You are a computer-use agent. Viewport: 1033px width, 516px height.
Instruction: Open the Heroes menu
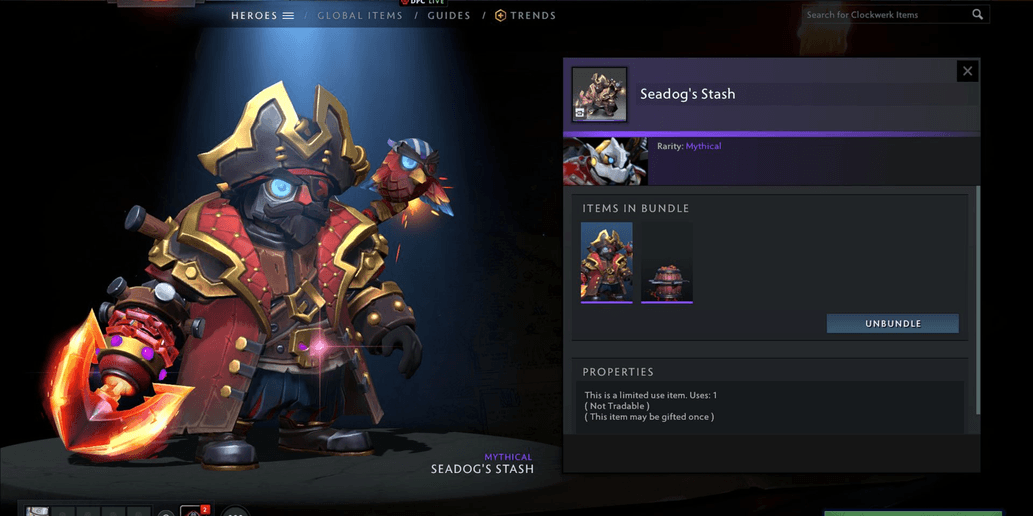coord(262,16)
